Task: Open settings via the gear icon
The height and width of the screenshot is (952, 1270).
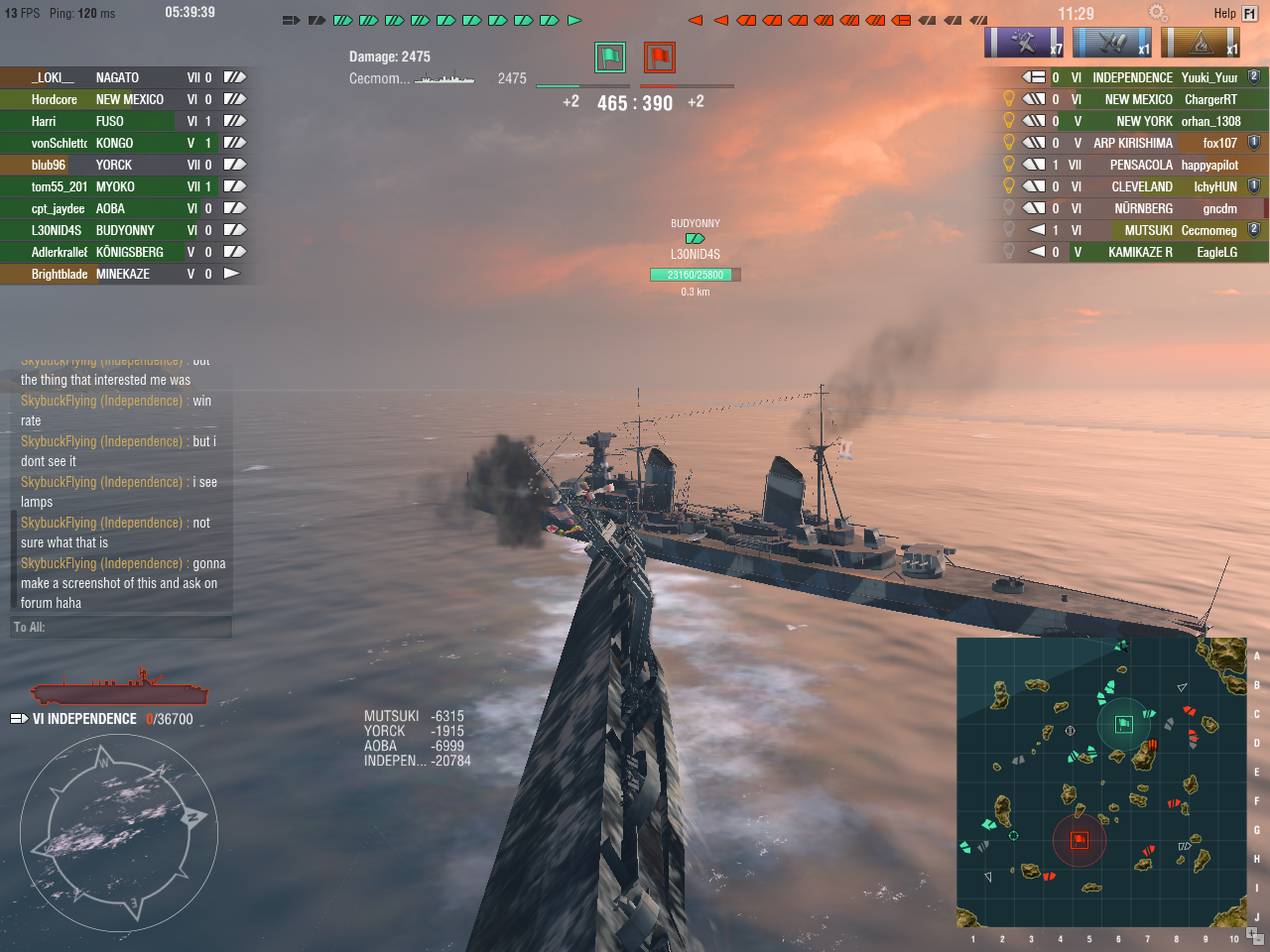Action: pyautogui.click(x=1157, y=13)
